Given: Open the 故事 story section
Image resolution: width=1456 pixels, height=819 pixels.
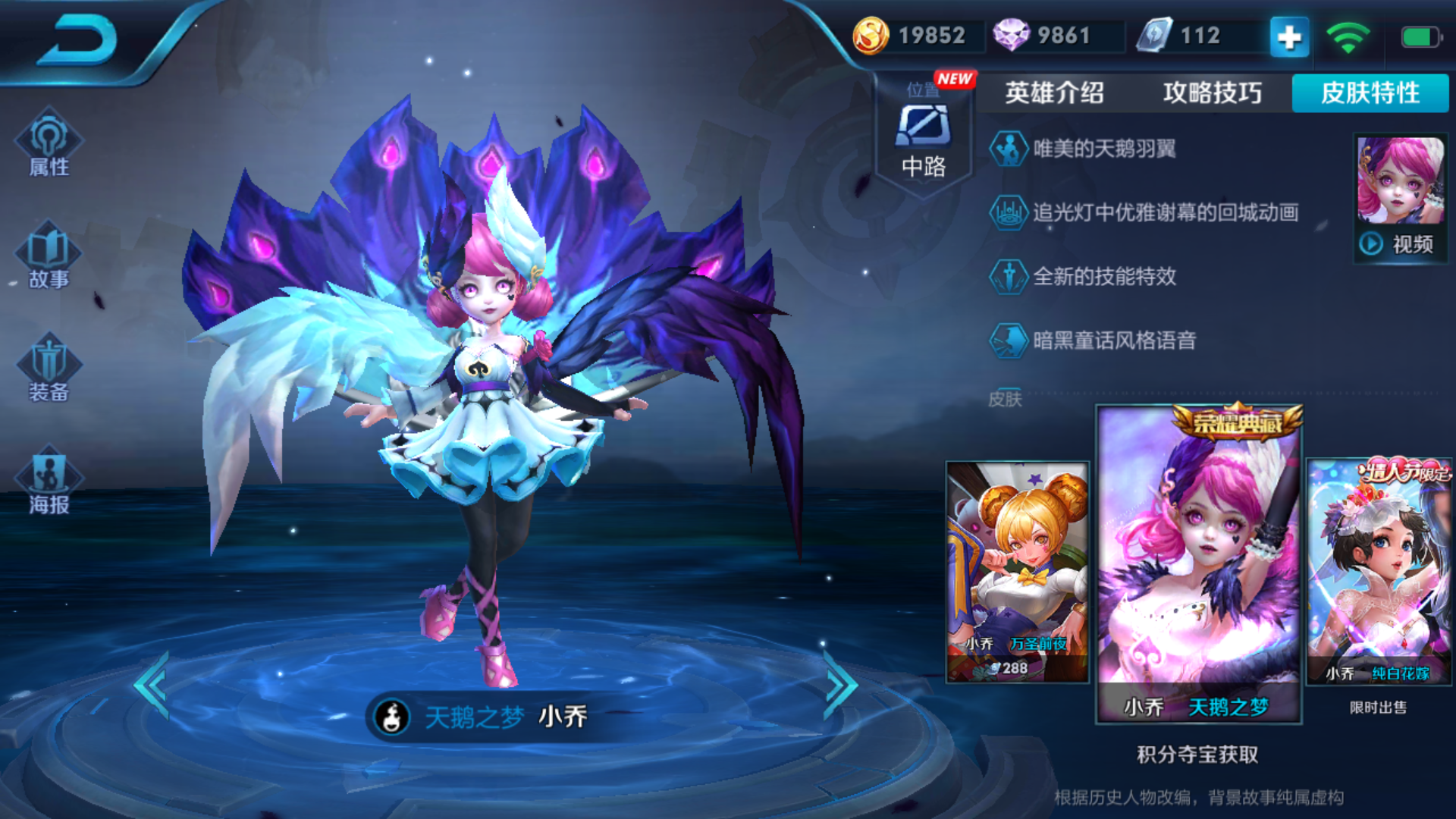Looking at the screenshot, I should [49, 256].
